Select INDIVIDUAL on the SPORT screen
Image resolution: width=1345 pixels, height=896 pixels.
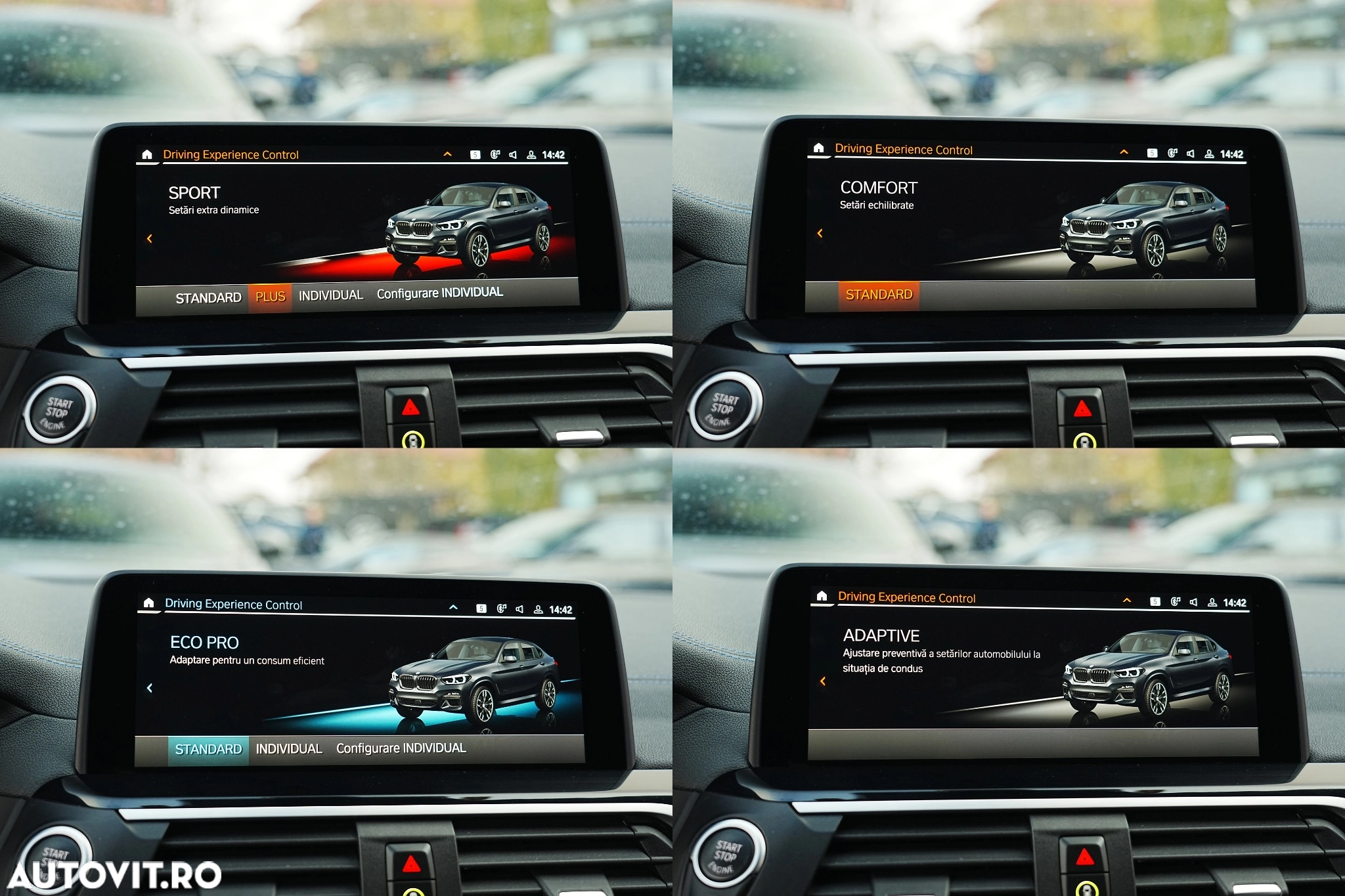(x=330, y=295)
